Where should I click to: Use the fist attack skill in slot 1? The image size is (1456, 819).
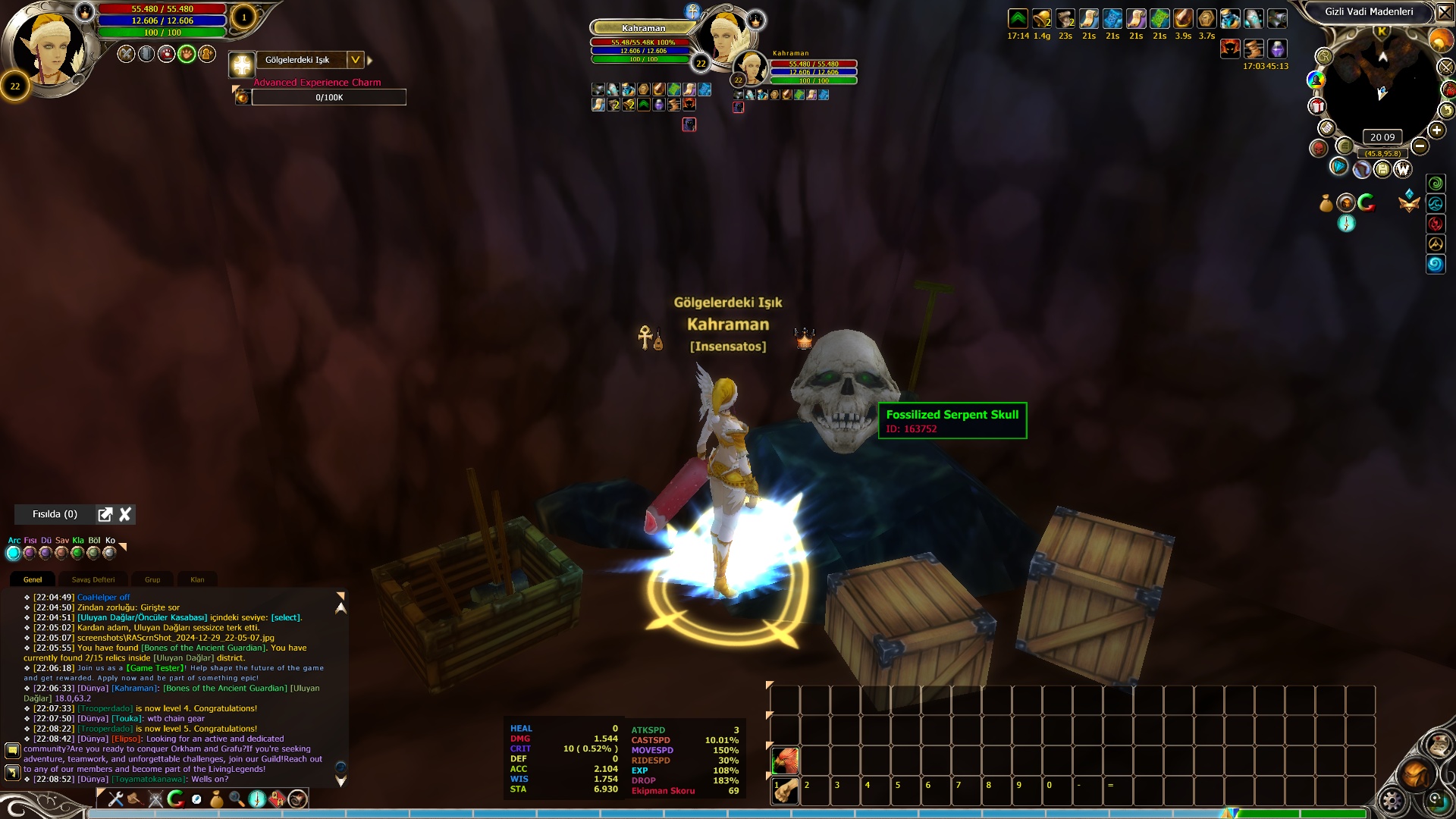tap(786, 790)
